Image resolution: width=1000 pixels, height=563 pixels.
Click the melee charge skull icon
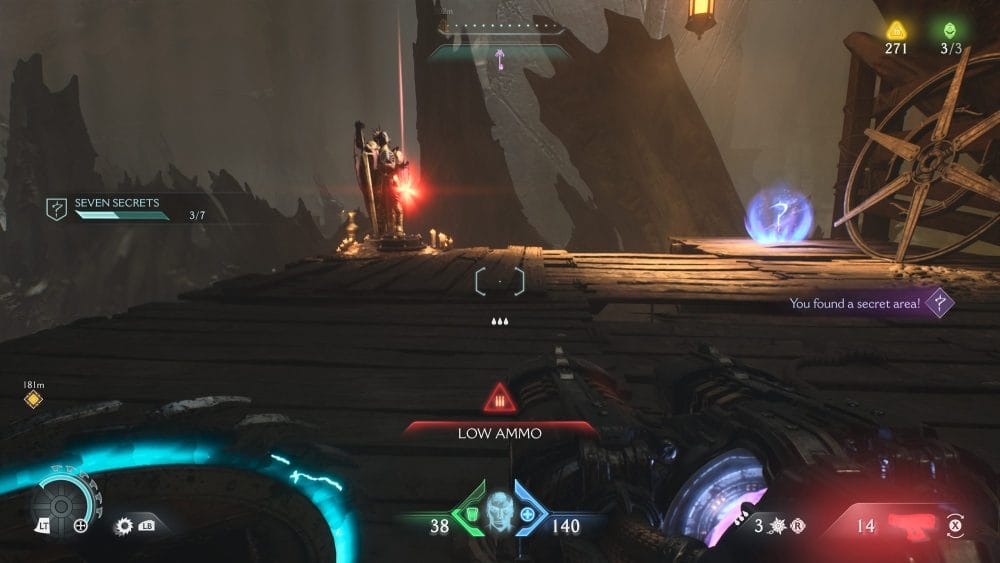pos(777,524)
